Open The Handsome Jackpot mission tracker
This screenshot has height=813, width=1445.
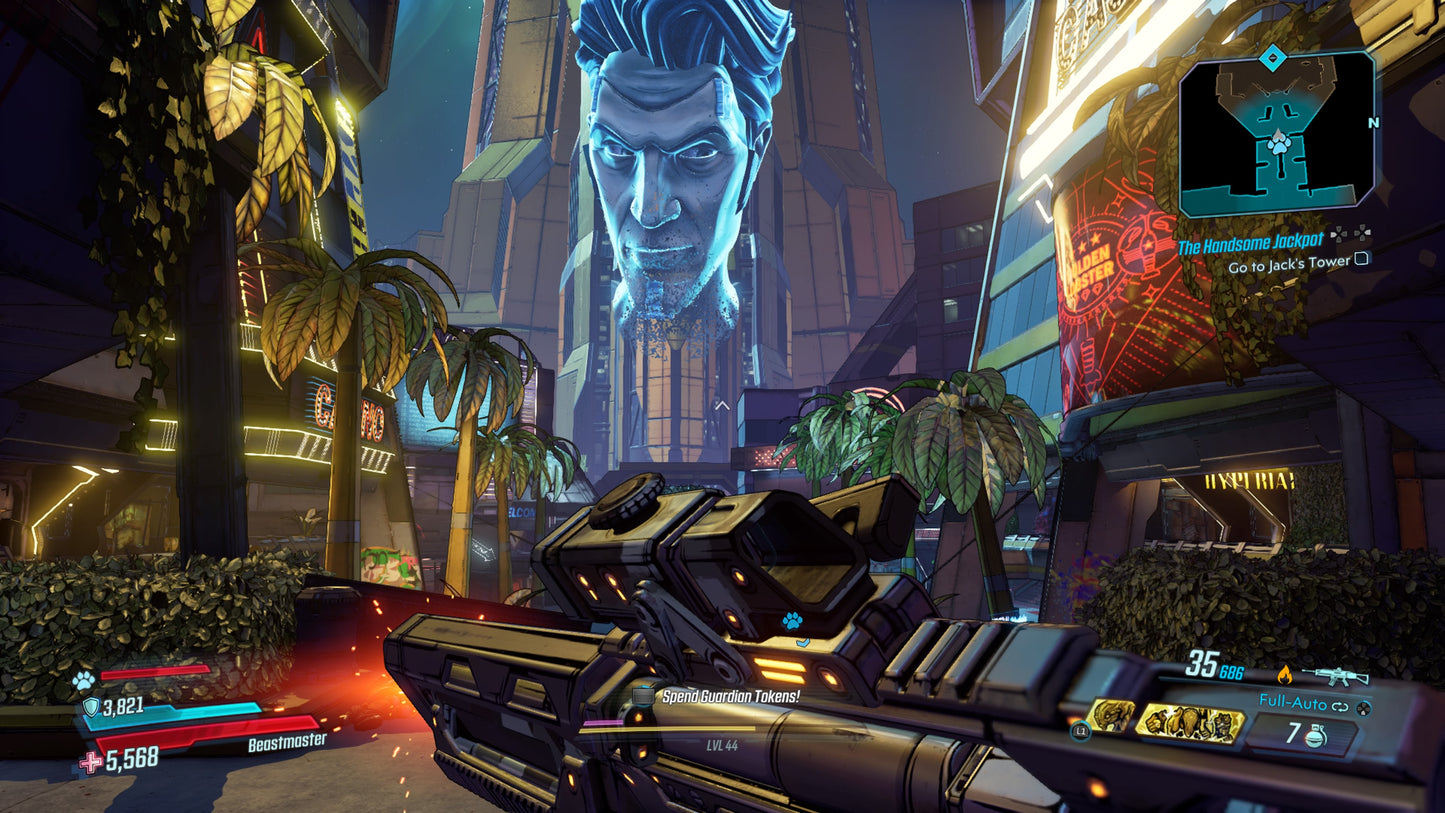click(1250, 240)
